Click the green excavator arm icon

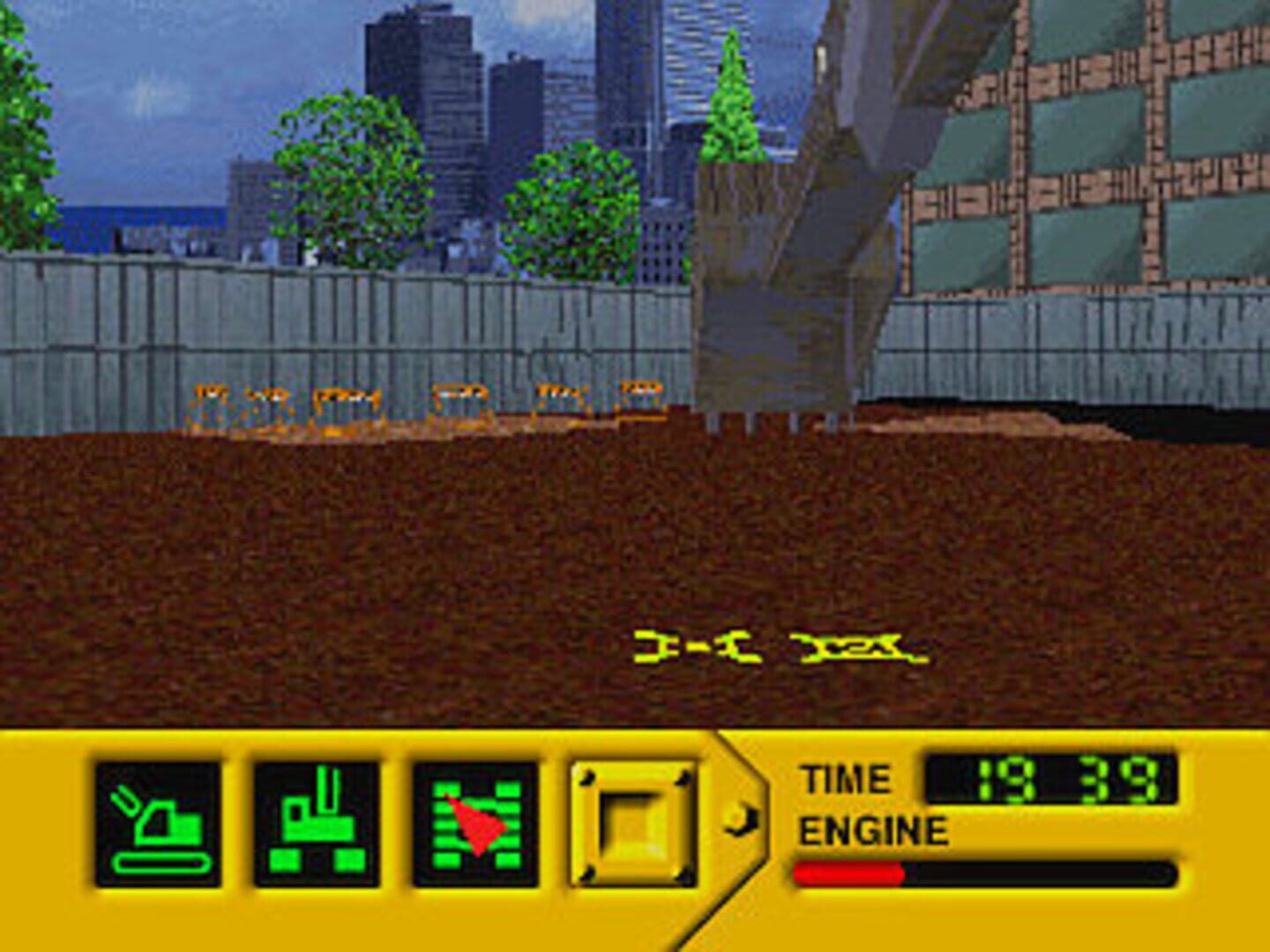157,822
